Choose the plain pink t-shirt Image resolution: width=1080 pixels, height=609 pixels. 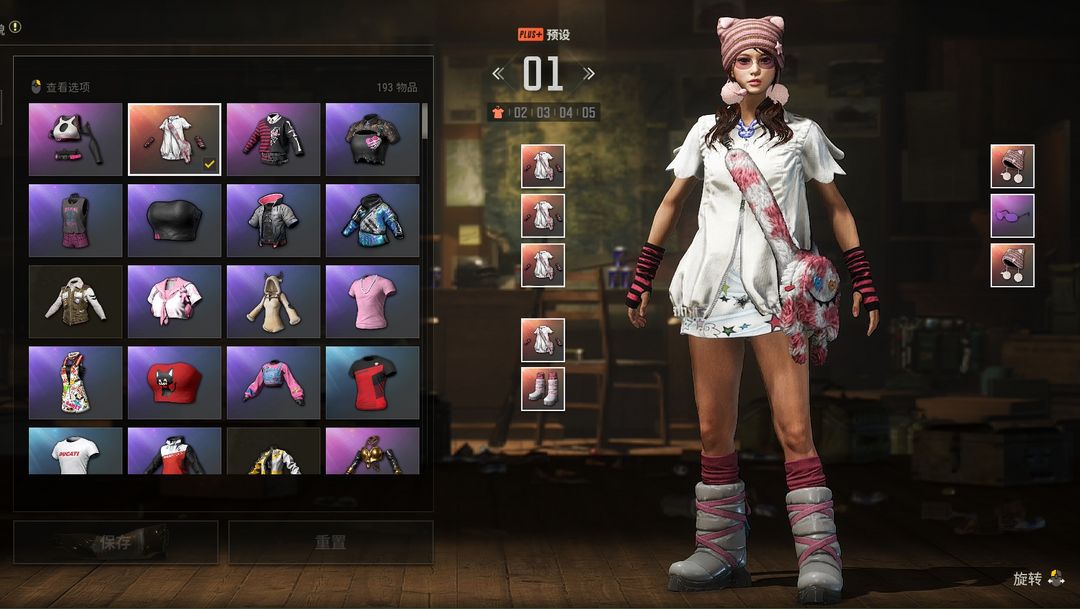tap(372, 301)
